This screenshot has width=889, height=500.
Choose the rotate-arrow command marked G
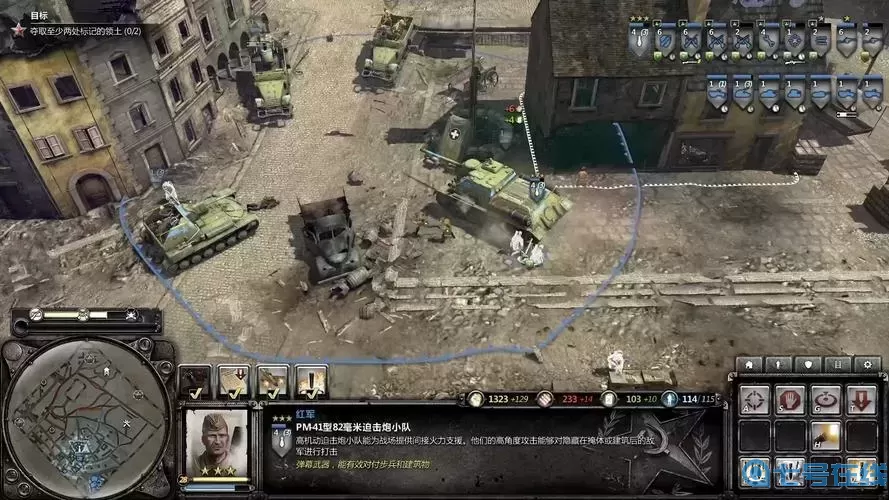click(824, 400)
